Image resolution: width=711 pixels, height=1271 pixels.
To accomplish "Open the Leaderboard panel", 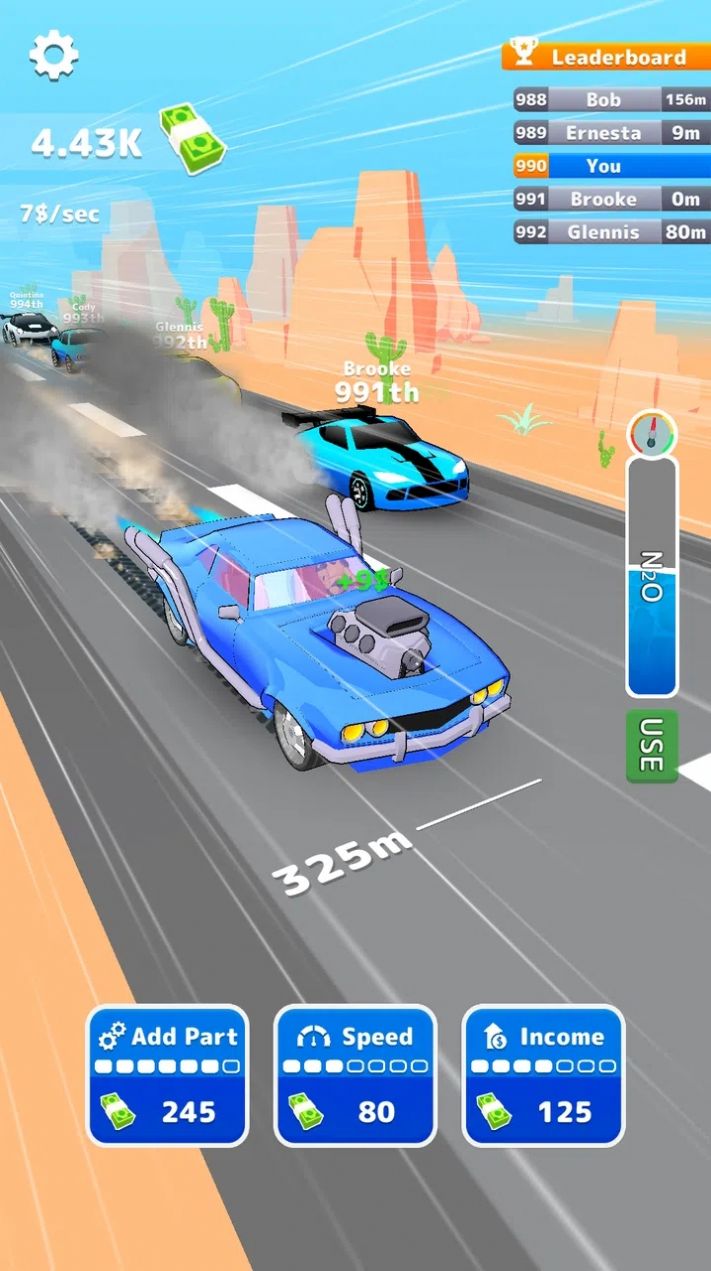I will 606,56.
